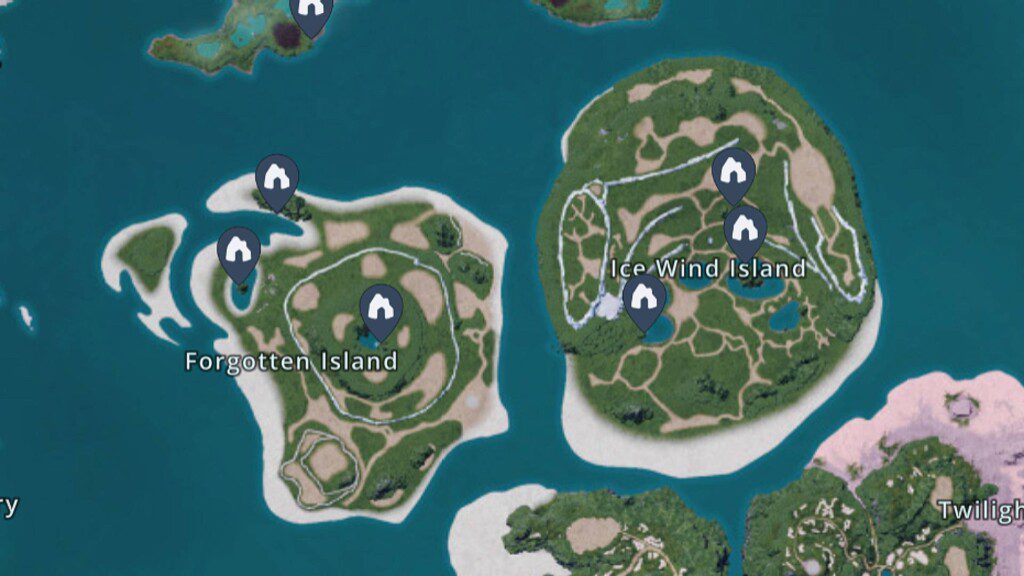The image size is (1024, 576).
Task: Open the cave marker beside Forgotten Island's western lagoon
Action: (239, 252)
